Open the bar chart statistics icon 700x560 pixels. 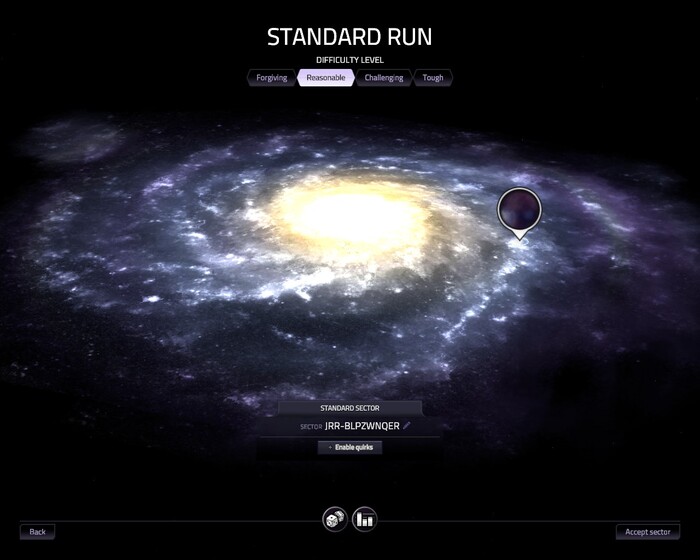pos(365,520)
